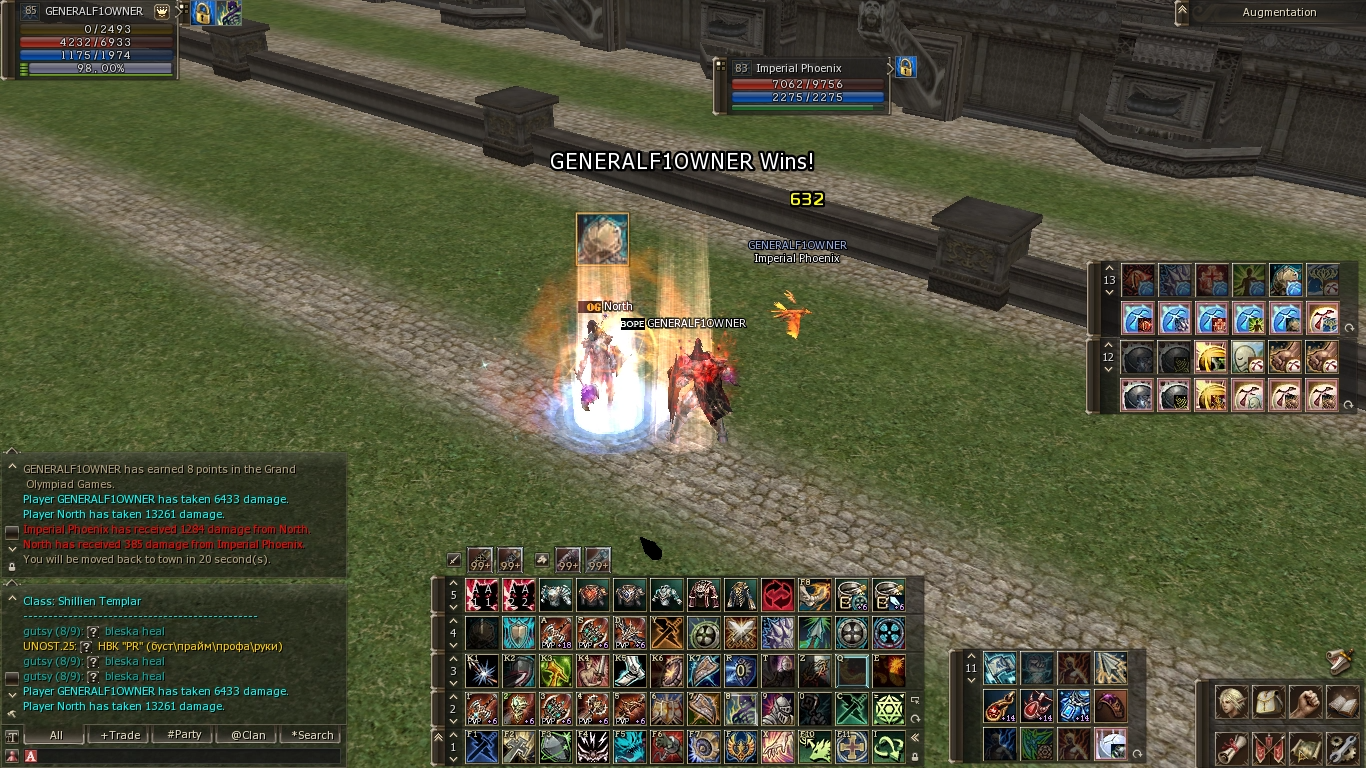Switch to the +Trade chat tab

point(119,735)
